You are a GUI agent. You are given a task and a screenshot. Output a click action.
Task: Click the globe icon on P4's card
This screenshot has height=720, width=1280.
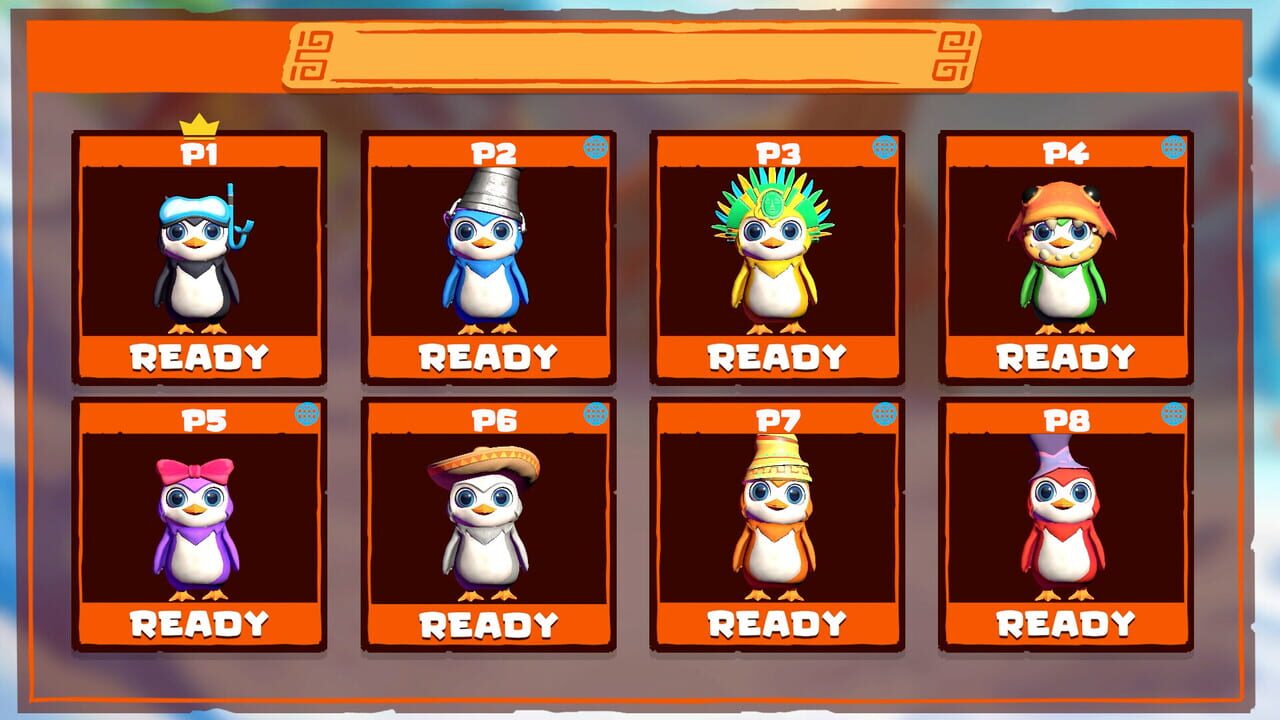tap(1171, 147)
